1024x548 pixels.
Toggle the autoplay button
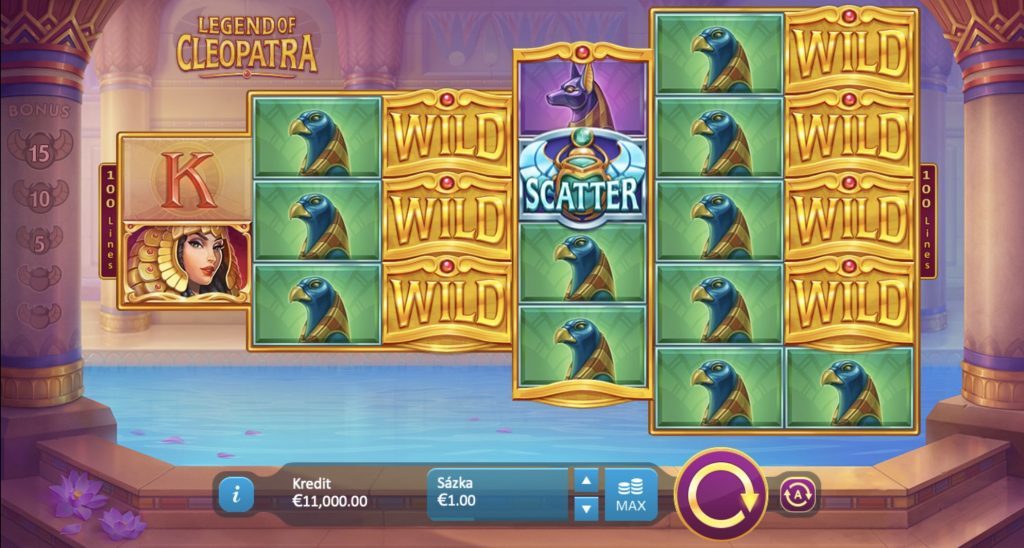pos(799,493)
